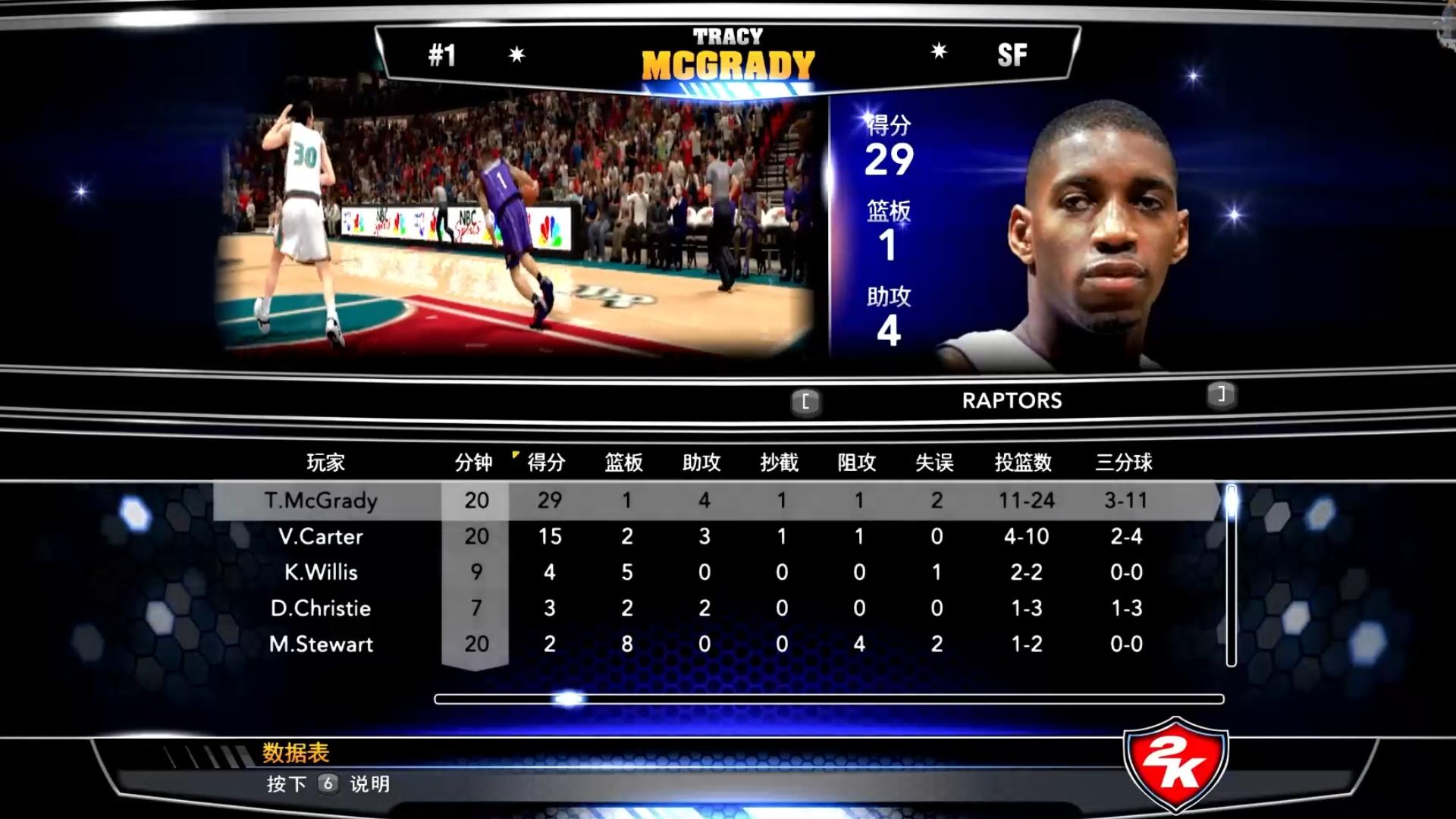Sort by the 失误 turnovers column
The height and width of the screenshot is (819, 1456).
(x=934, y=462)
